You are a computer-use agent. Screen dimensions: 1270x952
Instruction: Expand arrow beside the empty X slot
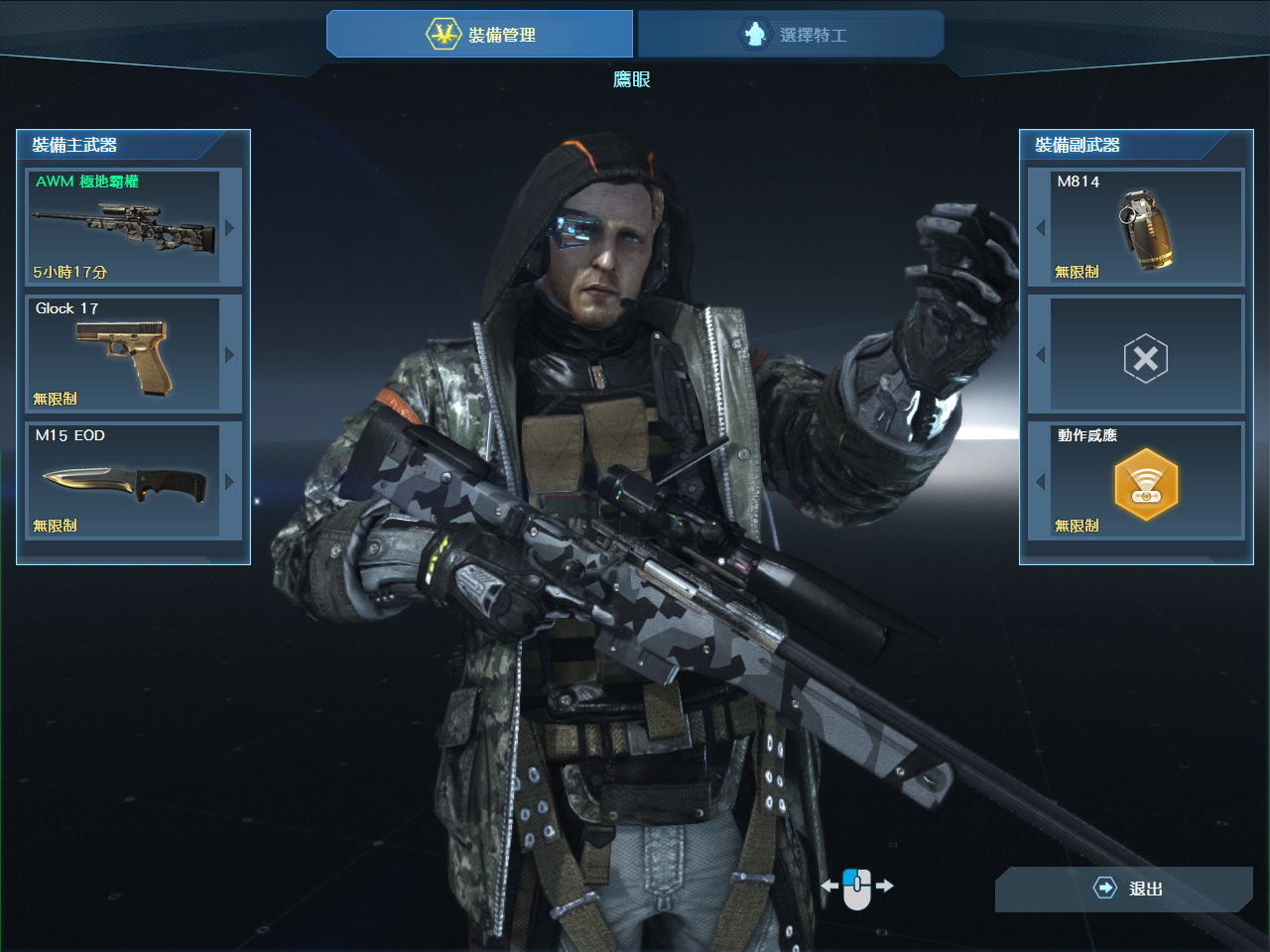point(1040,355)
